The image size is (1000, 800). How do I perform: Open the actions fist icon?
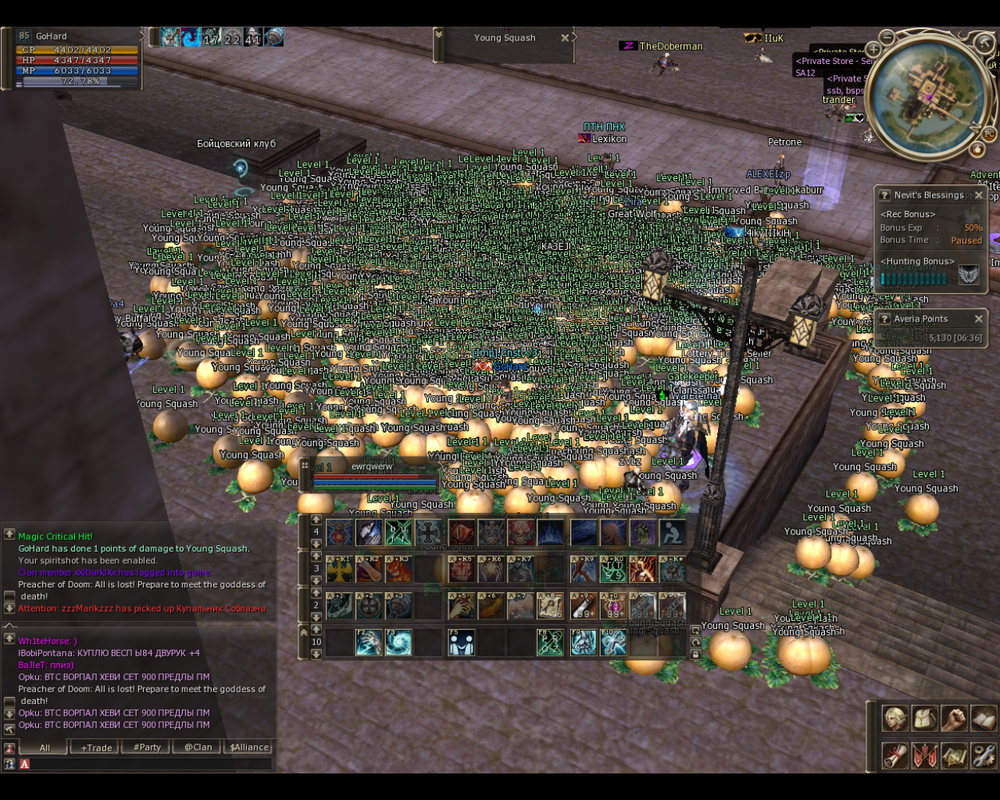coord(955,718)
